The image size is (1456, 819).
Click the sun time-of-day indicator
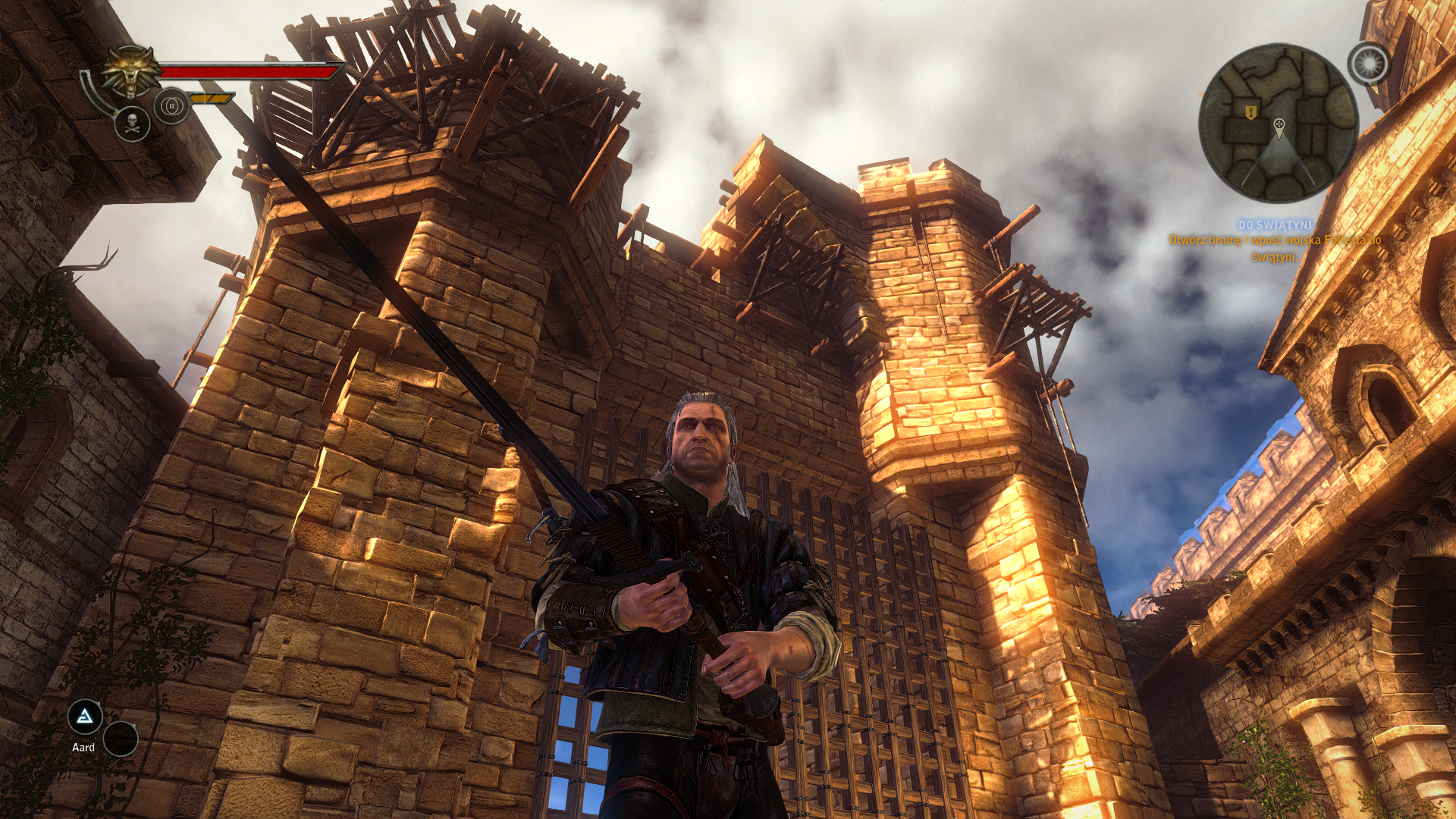click(x=1368, y=64)
